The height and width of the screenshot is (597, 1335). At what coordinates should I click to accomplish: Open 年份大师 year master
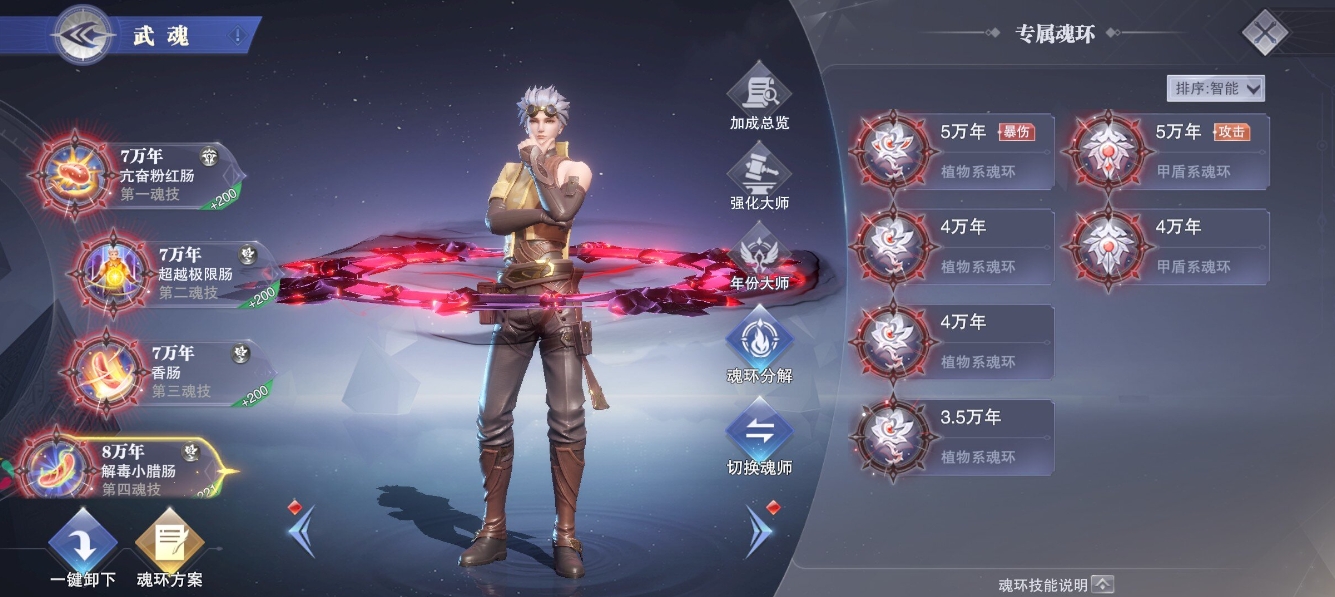tap(759, 257)
